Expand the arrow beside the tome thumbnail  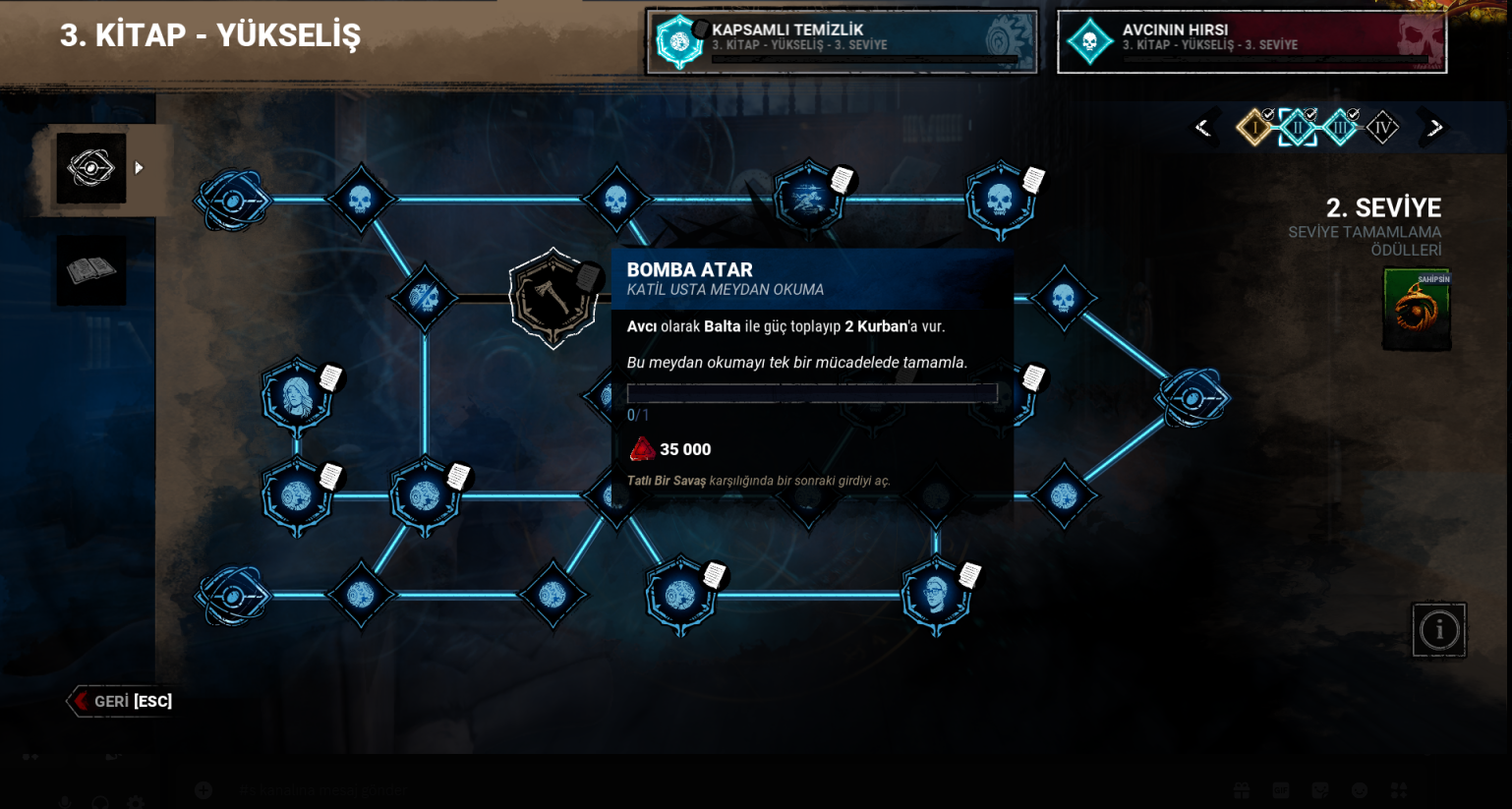[x=137, y=167]
